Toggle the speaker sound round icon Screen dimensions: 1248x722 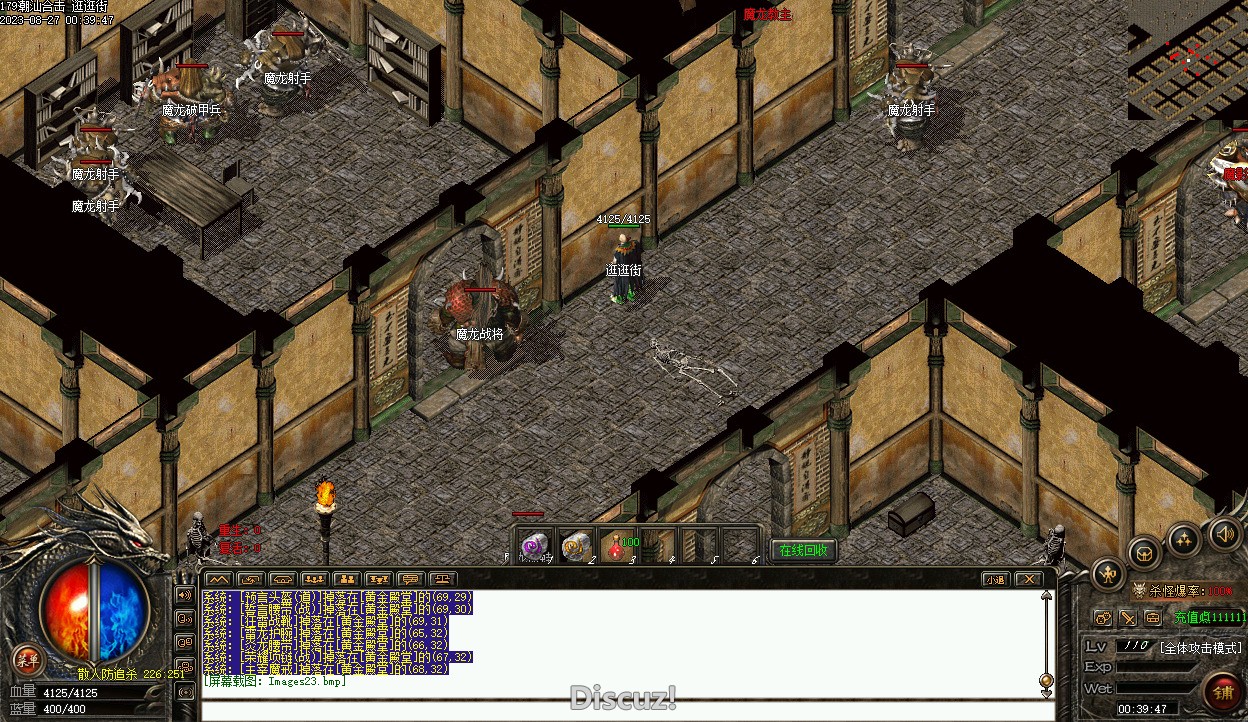click(1224, 534)
